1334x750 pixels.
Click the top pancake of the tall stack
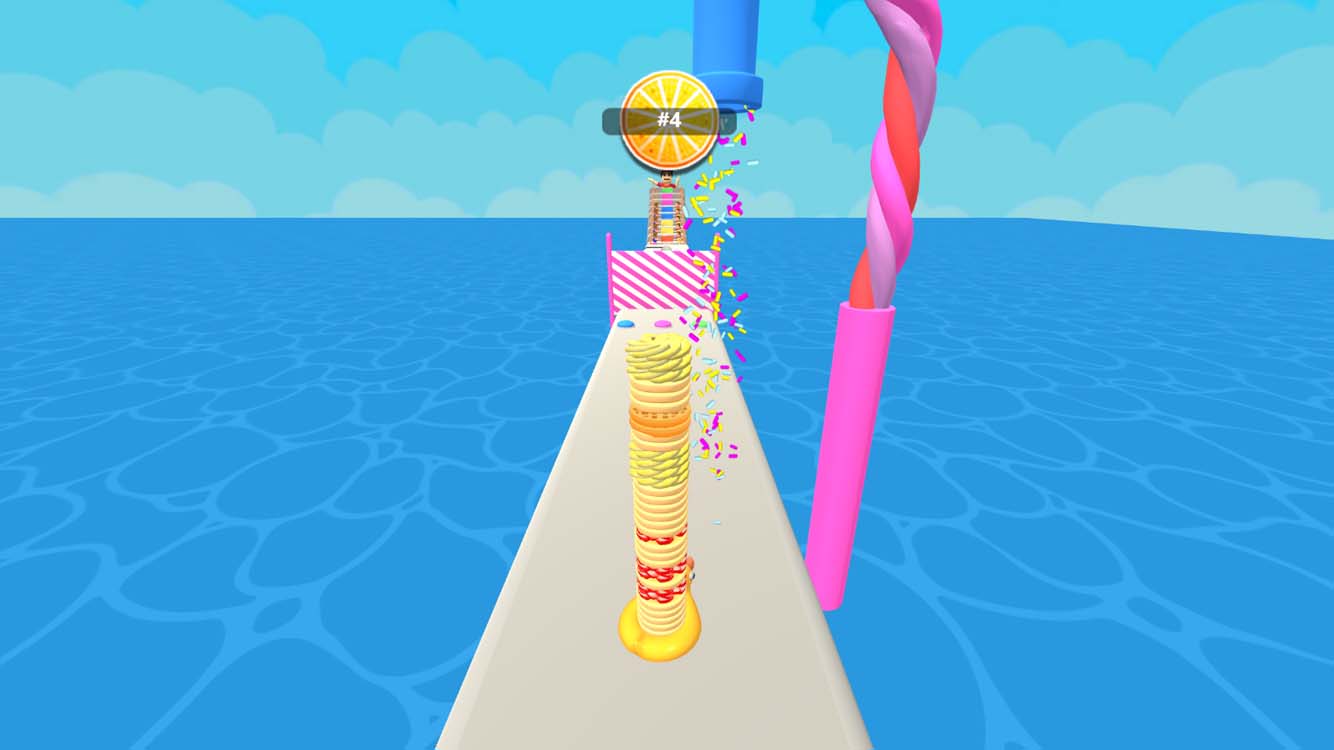point(660,345)
